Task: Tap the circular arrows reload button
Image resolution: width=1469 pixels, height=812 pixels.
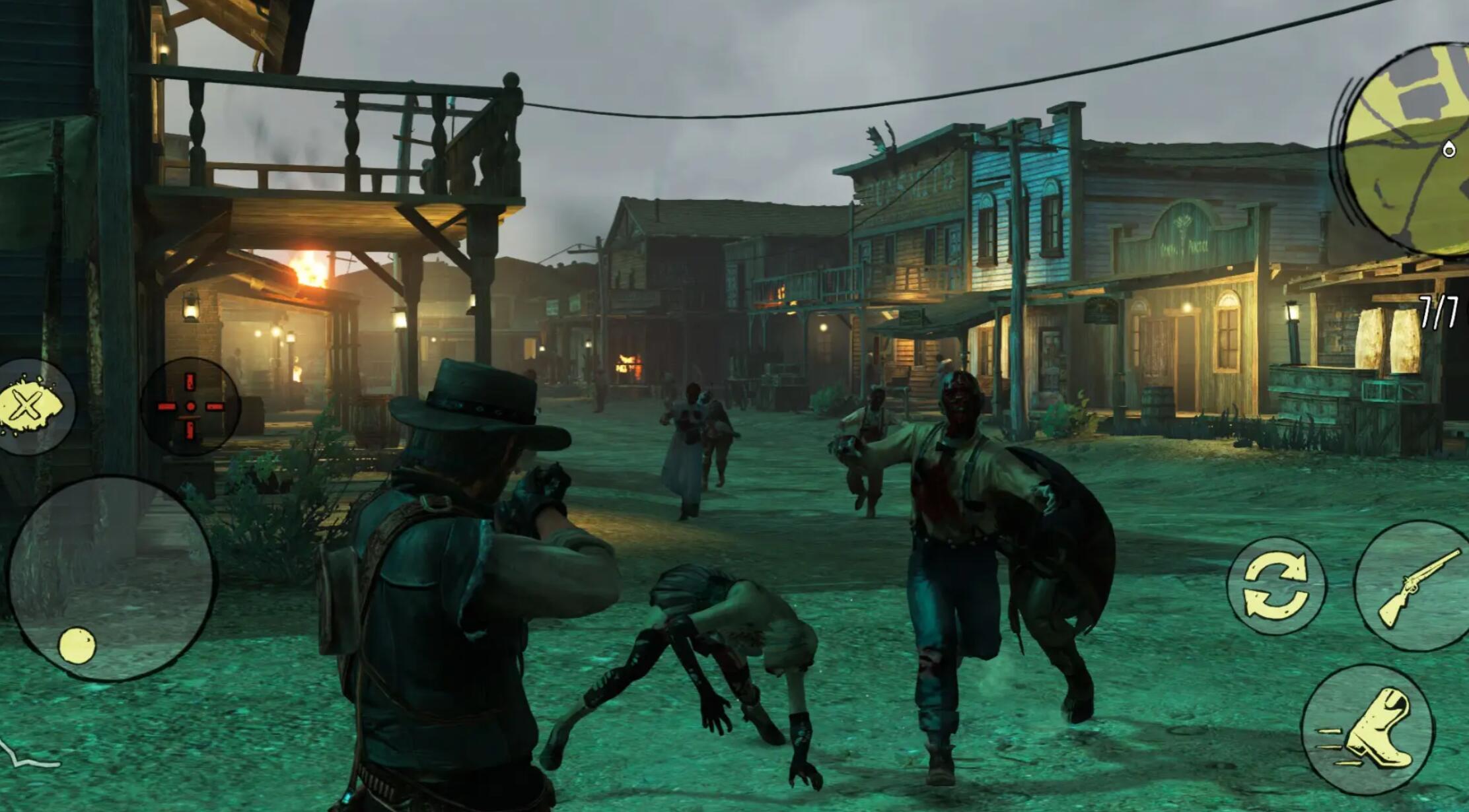Action: [1275, 586]
